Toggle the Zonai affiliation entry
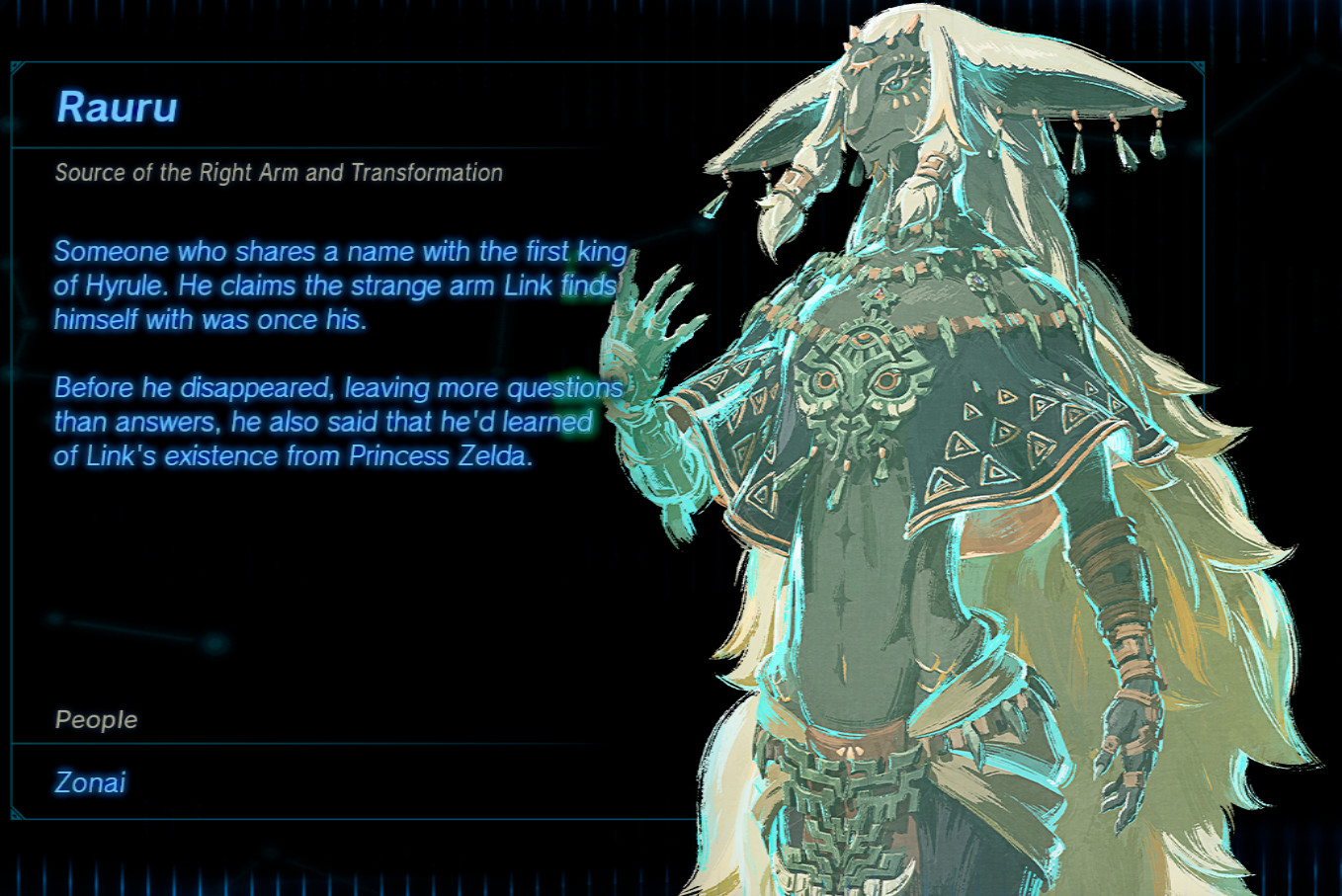Screen dimensions: 1342x896 [89, 781]
